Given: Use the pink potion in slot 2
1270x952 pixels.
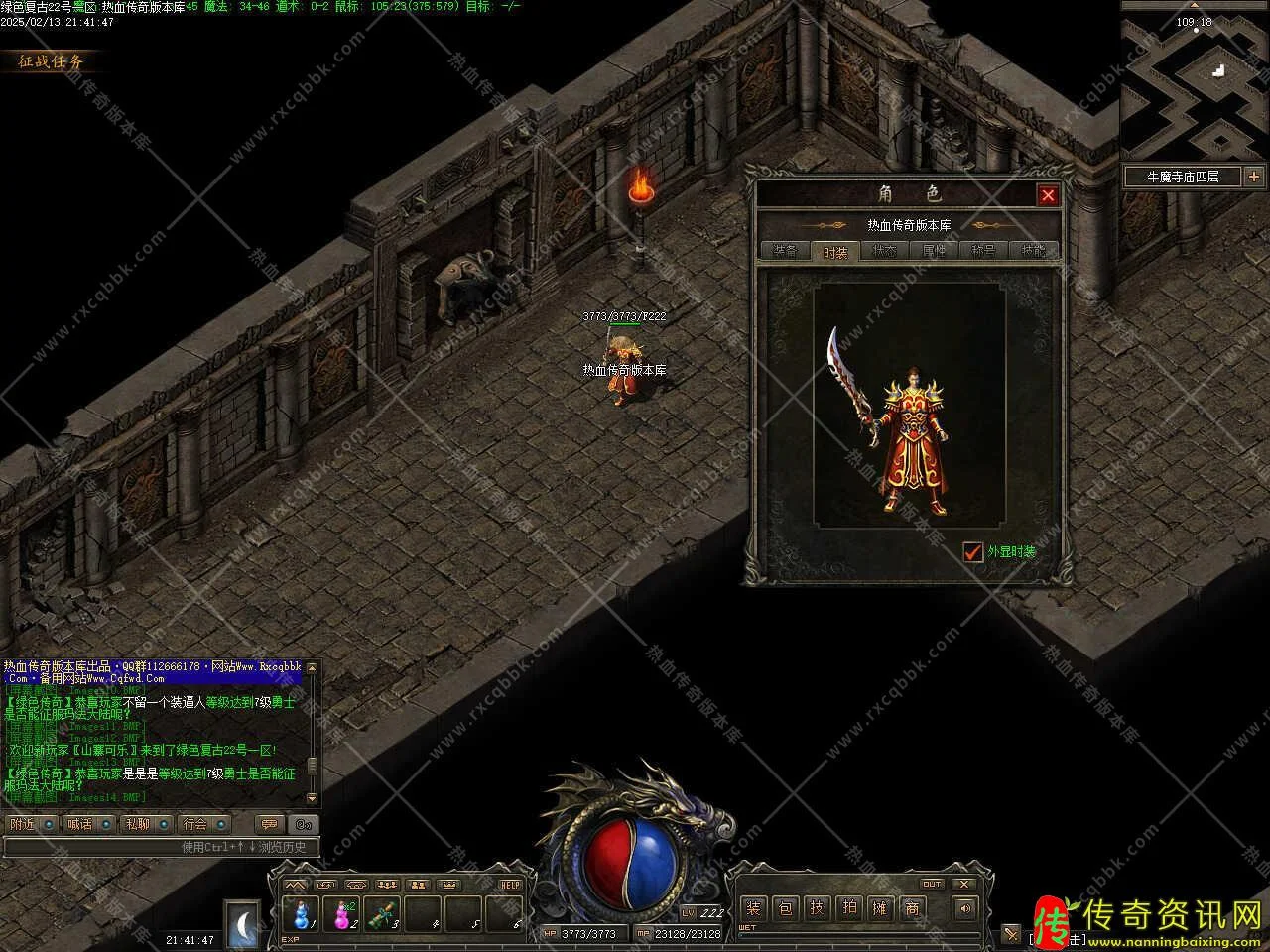Looking at the screenshot, I should point(343,913).
